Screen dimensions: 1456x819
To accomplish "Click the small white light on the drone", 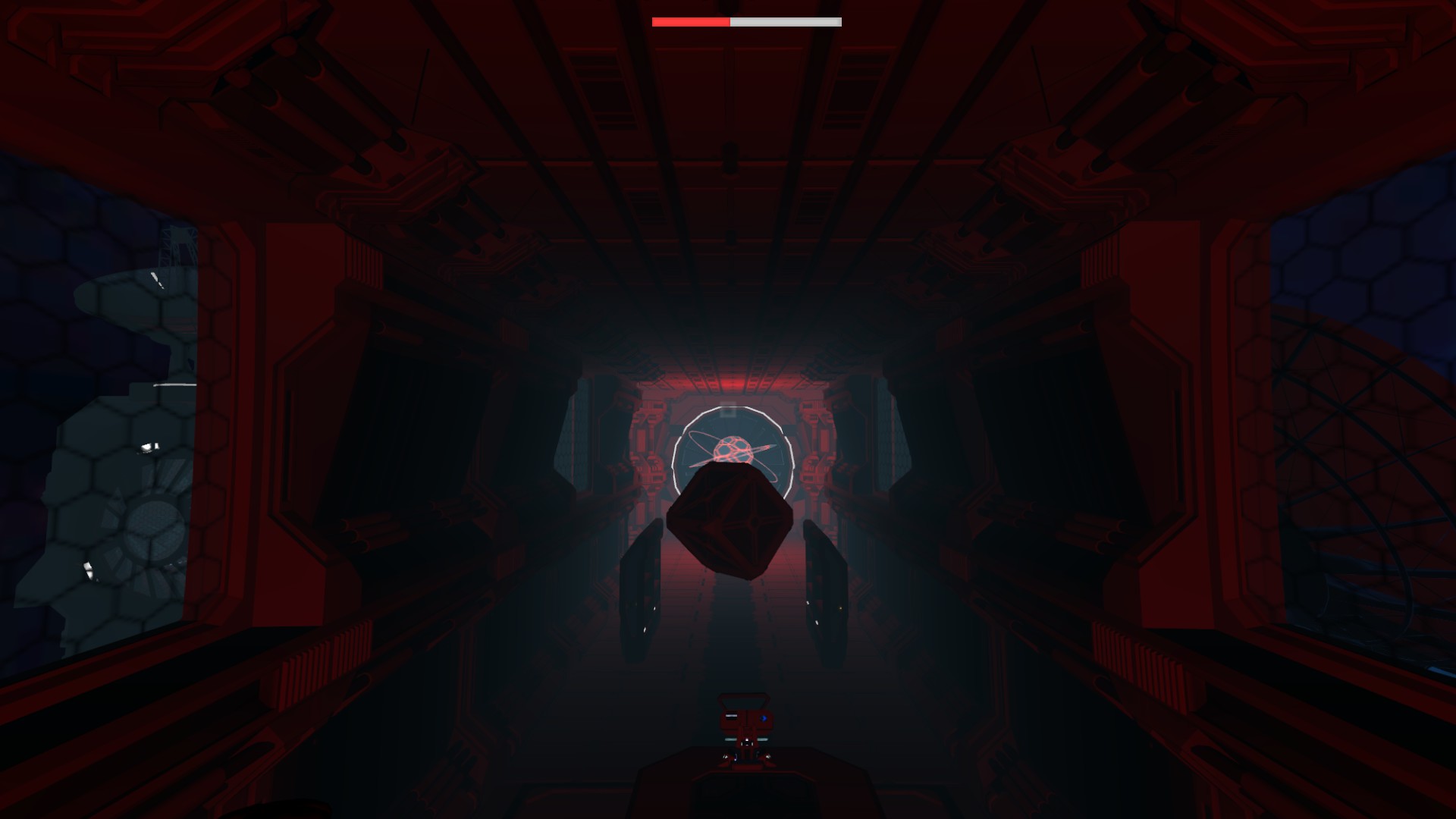I will 747,739.
